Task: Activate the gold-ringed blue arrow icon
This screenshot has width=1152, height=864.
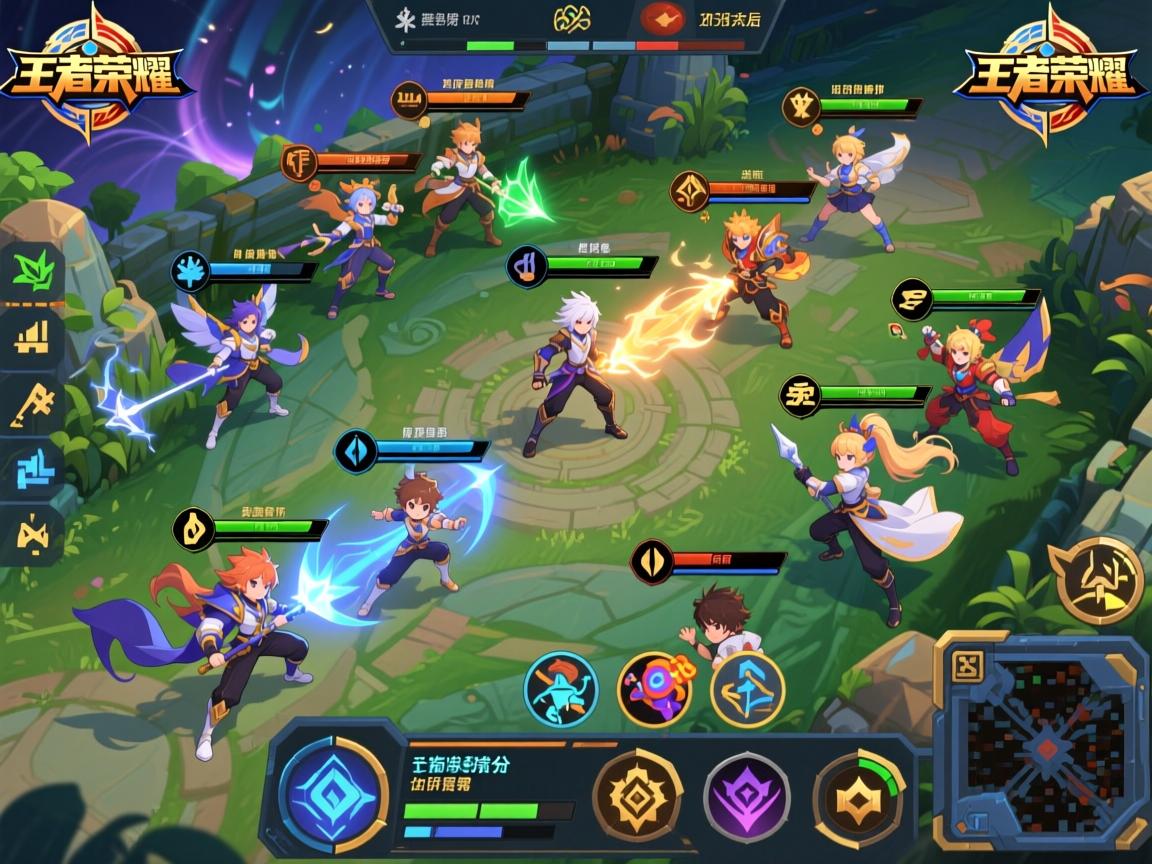Action: click(747, 689)
